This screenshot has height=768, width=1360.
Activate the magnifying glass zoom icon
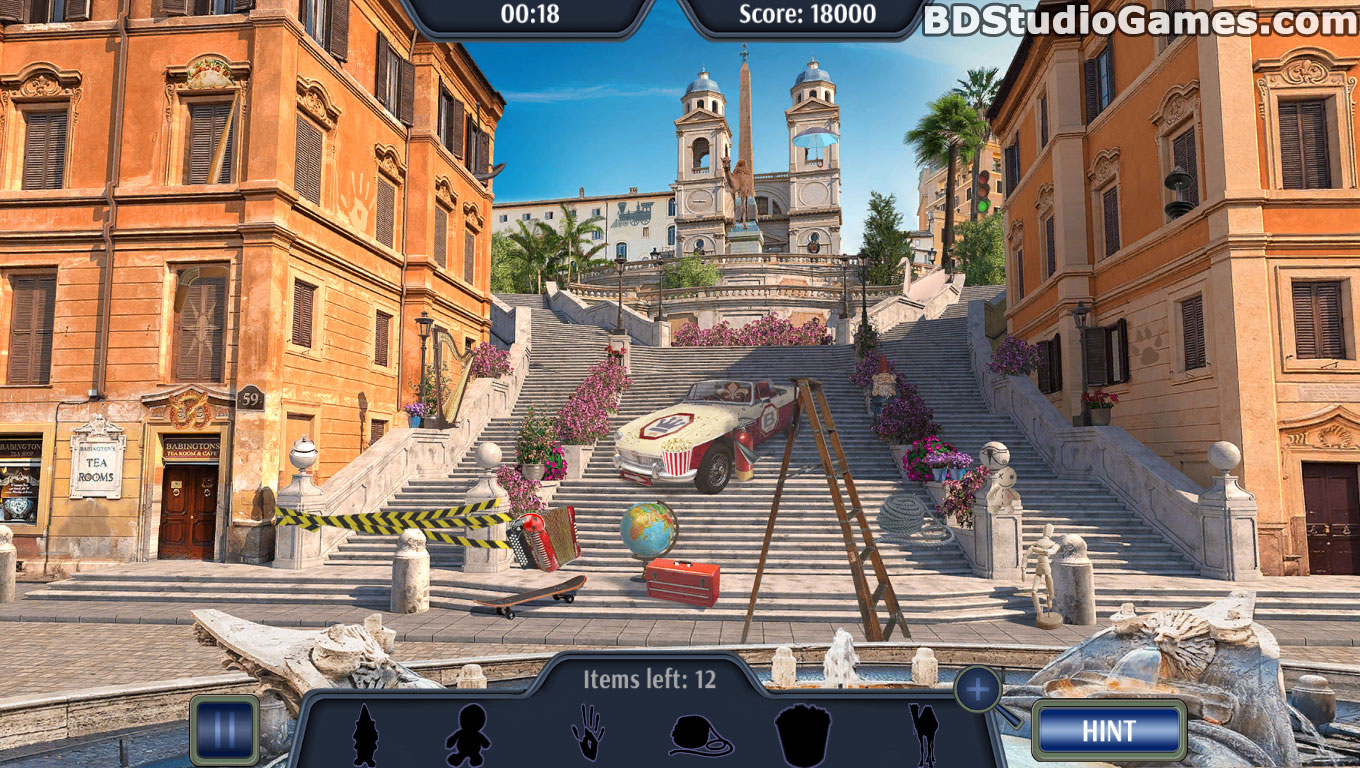point(979,689)
